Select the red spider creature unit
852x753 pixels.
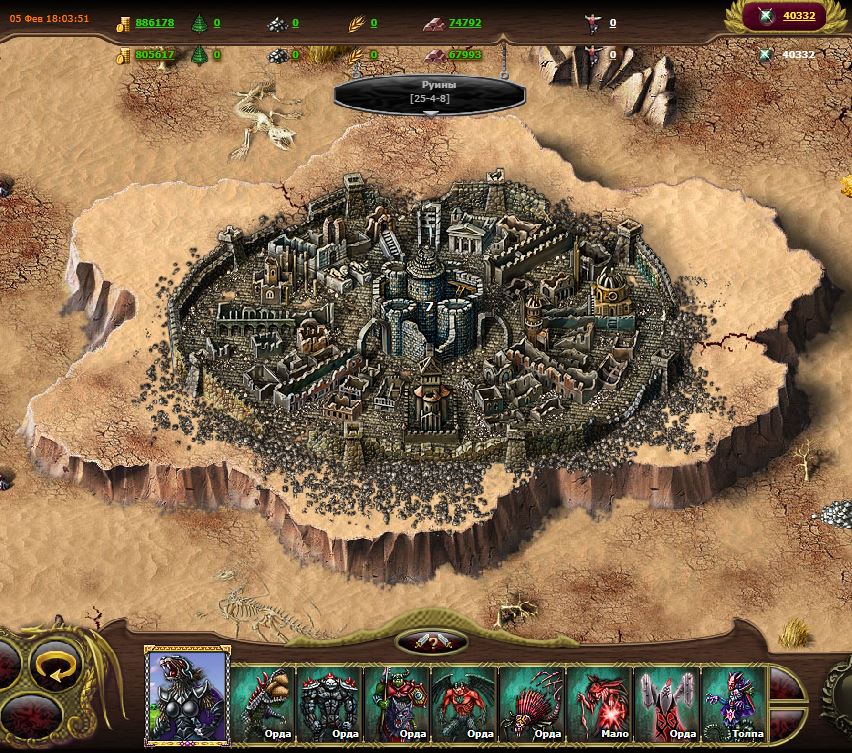coord(532,702)
